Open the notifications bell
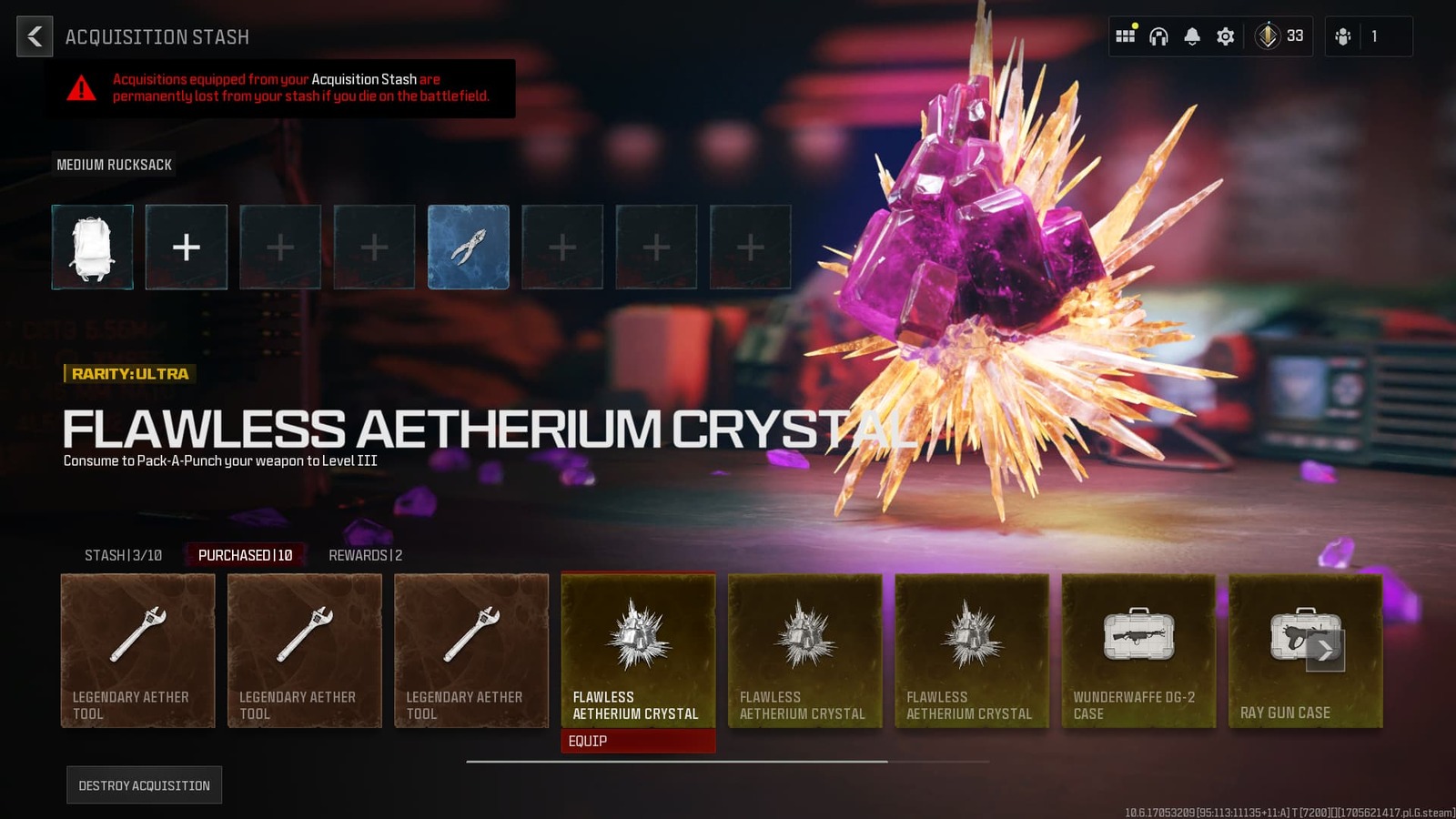Image resolution: width=1456 pixels, height=819 pixels. pyautogui.click(x=1192, y=36)
